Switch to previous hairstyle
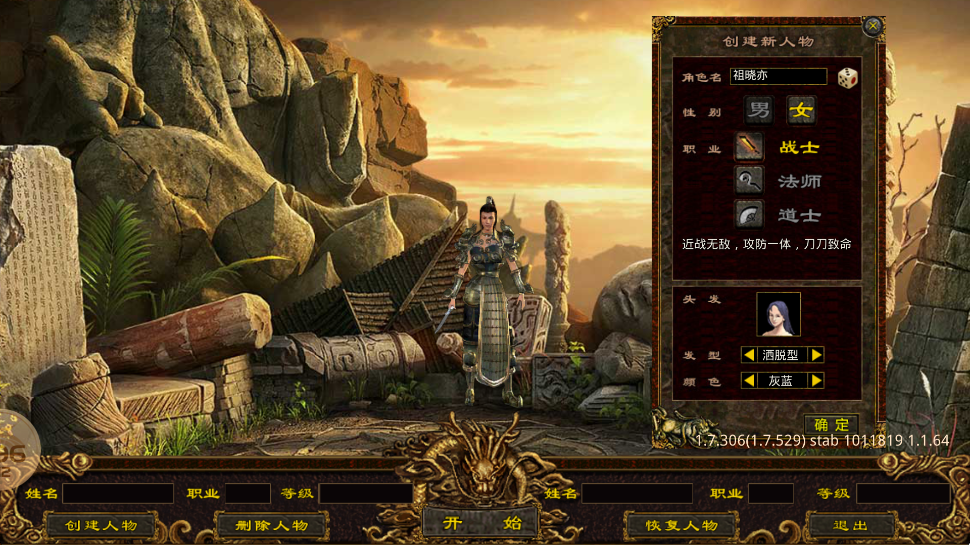Screen dimensions: 970x545 [748, 354]
